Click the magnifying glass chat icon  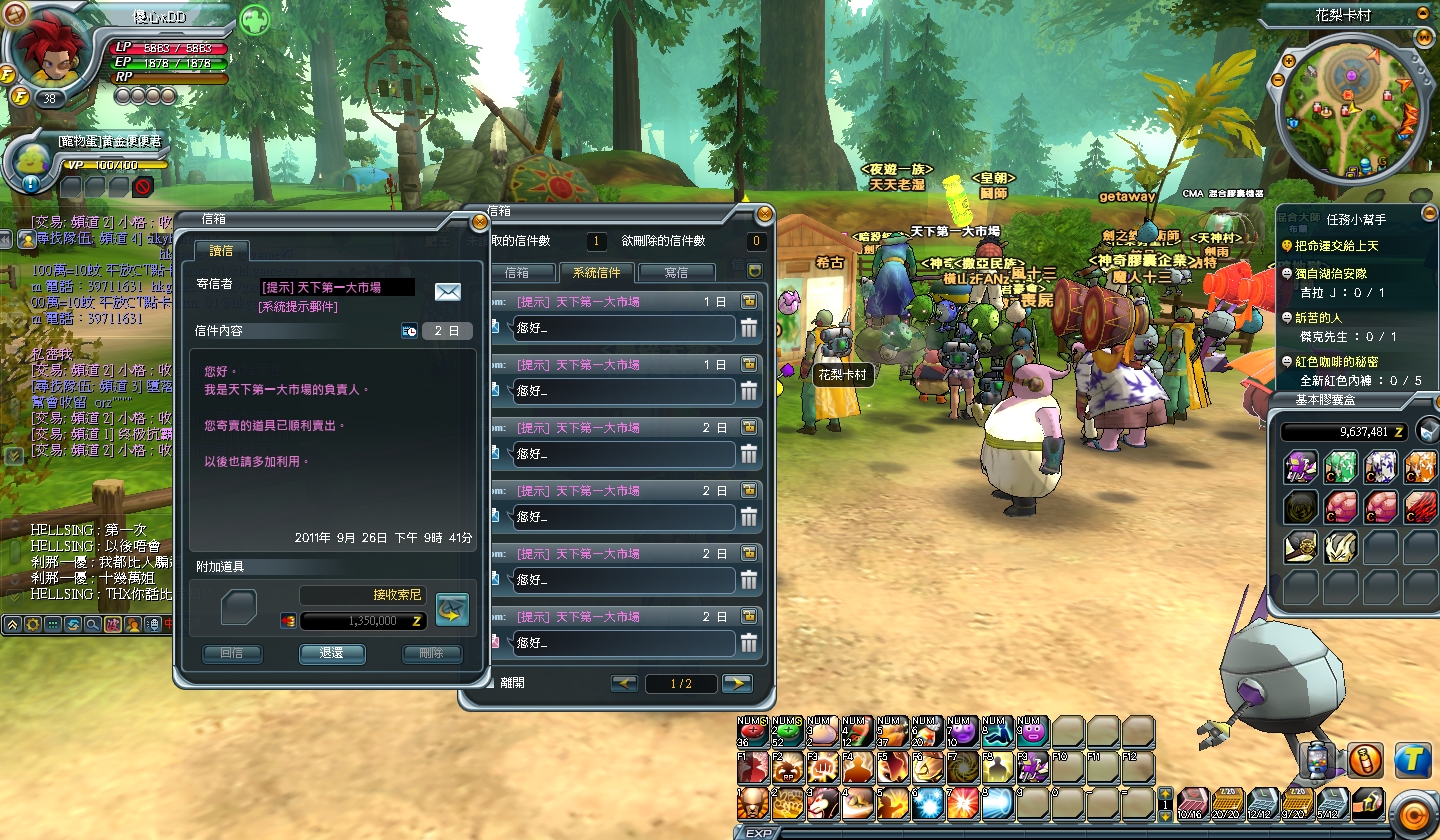click(92, 624)
